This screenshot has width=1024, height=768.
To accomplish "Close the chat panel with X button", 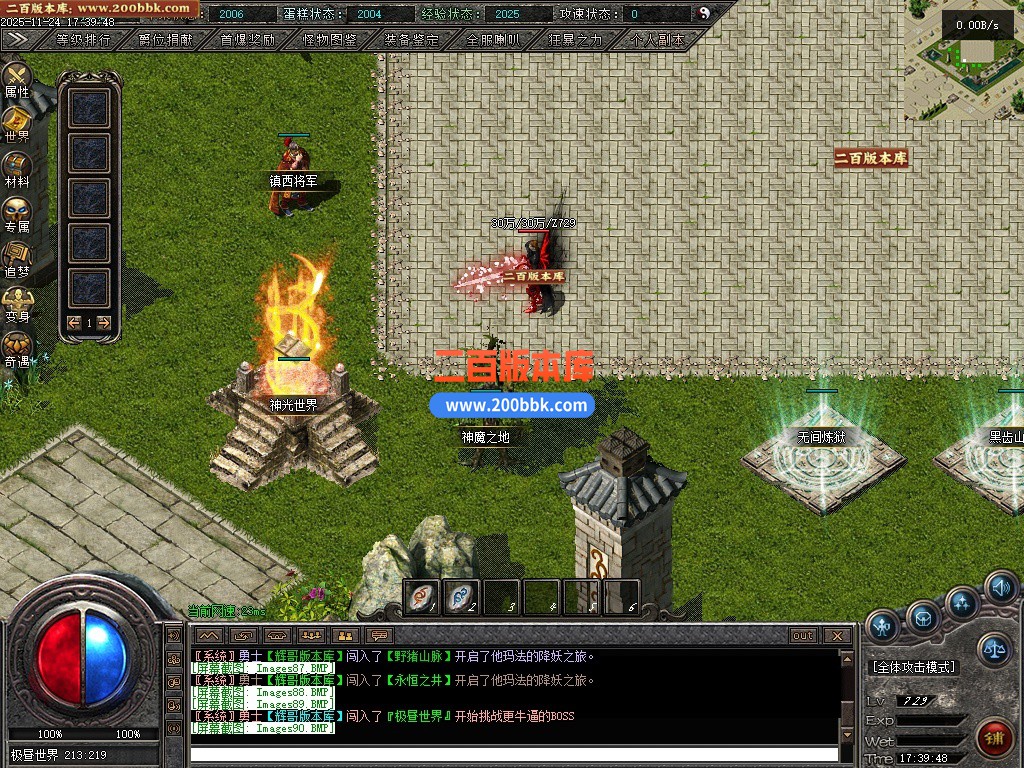I will pos(837,636).
